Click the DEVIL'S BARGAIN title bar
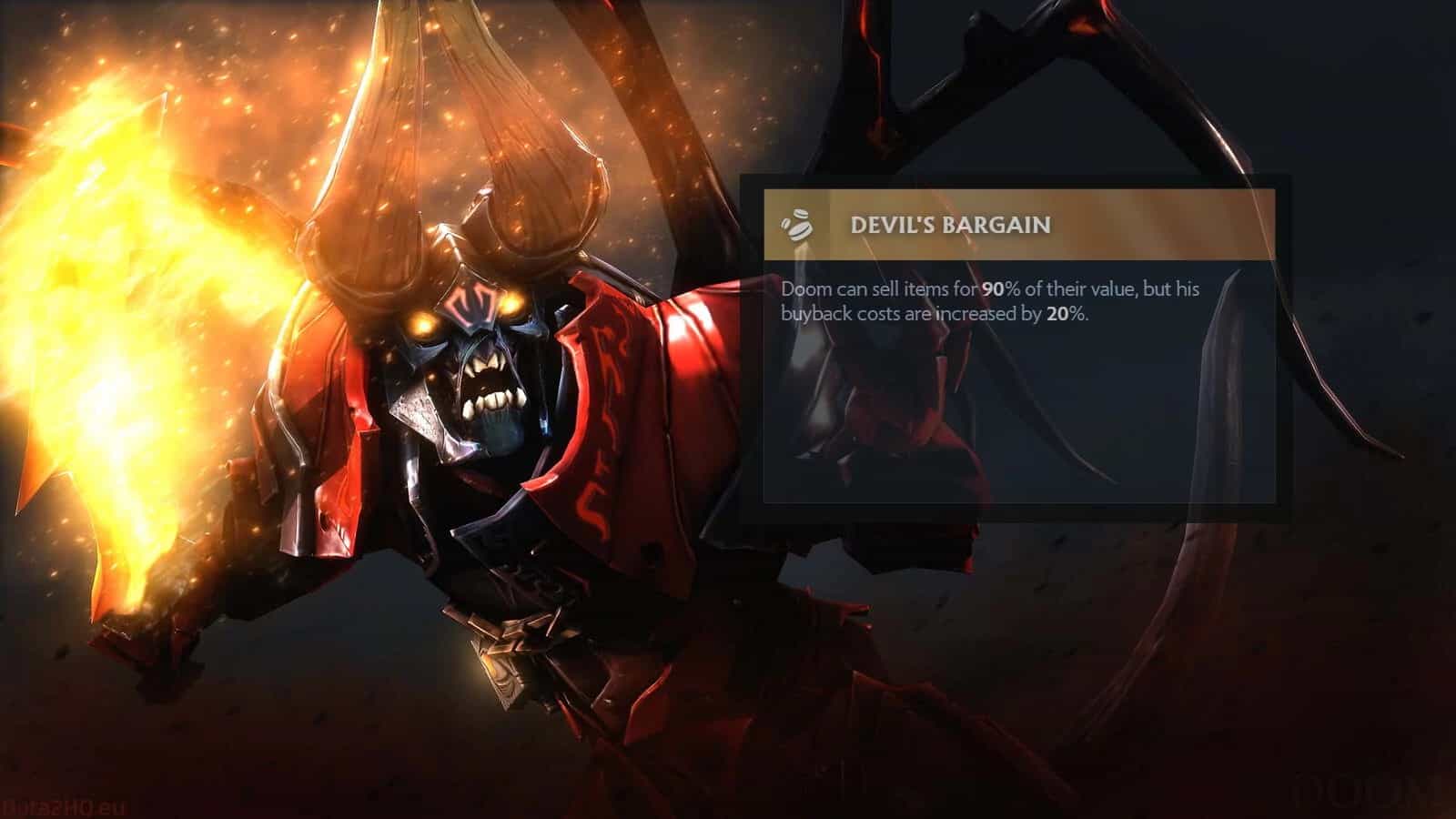 click(952, 225)
